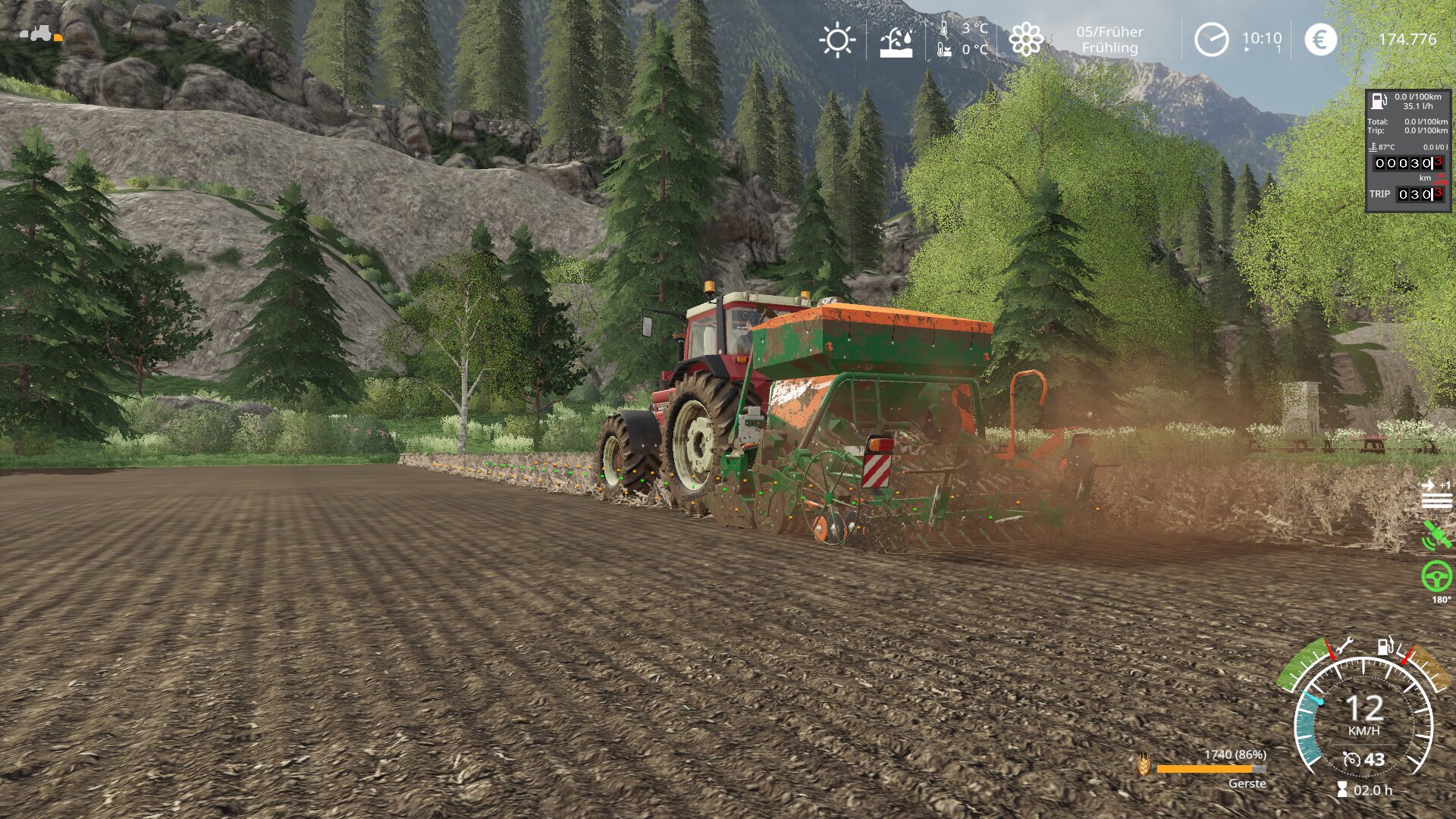Select the tractor vehicle icon

point(39,33)
